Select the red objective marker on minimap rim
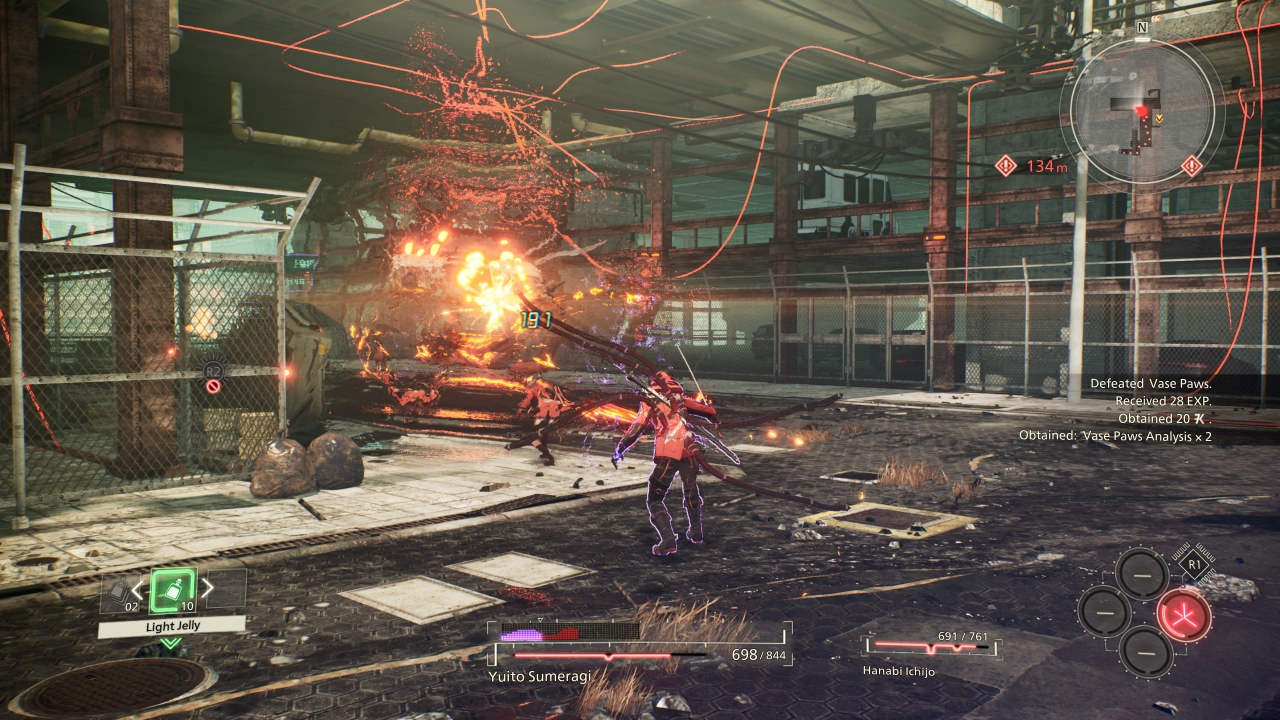1280x720 pixels. [x=1191, y=166]
